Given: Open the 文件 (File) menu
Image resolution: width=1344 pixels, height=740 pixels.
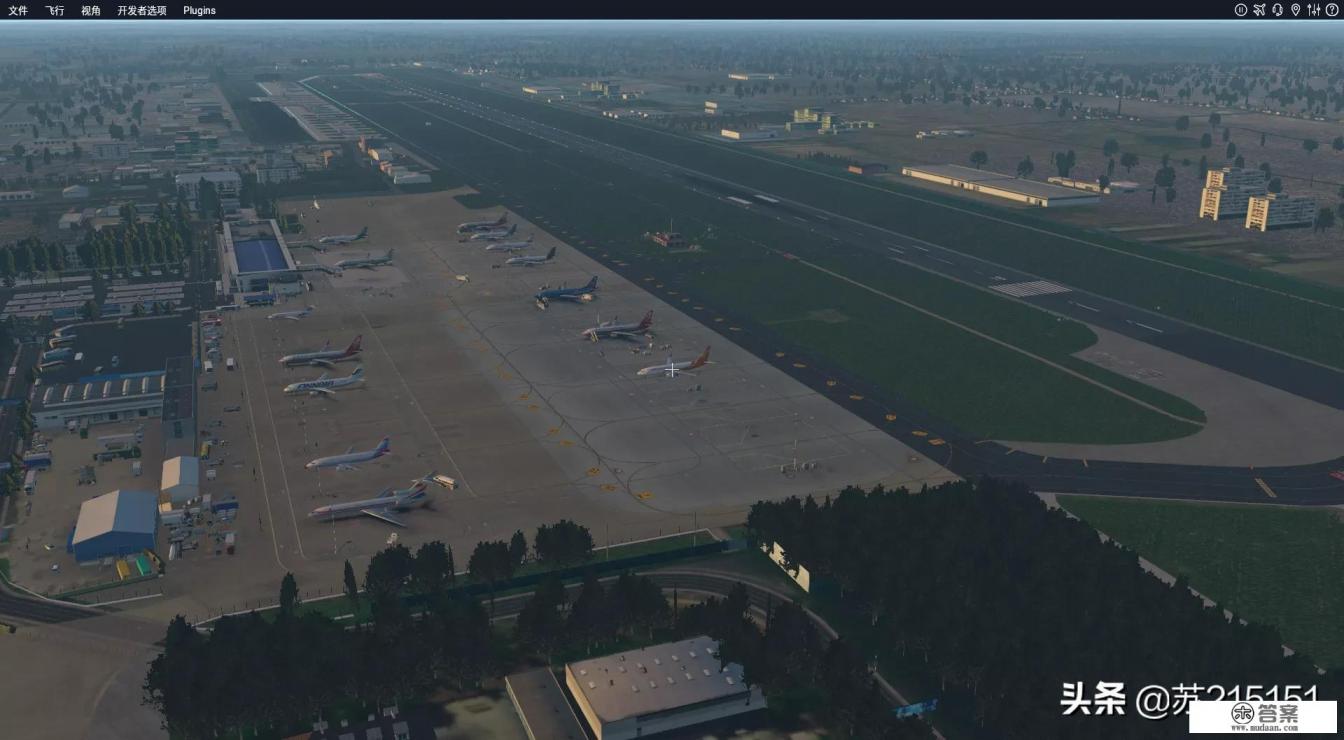Looking at the screenshot, I should pyautogui.click(x=18, y=10).
